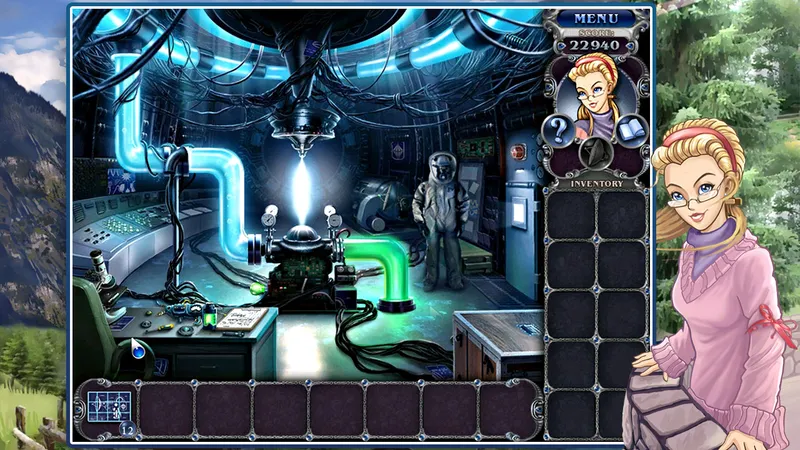This screenshot has width=800, height=450.
Task: Open the journal book icon
Action: pos(634,131)
